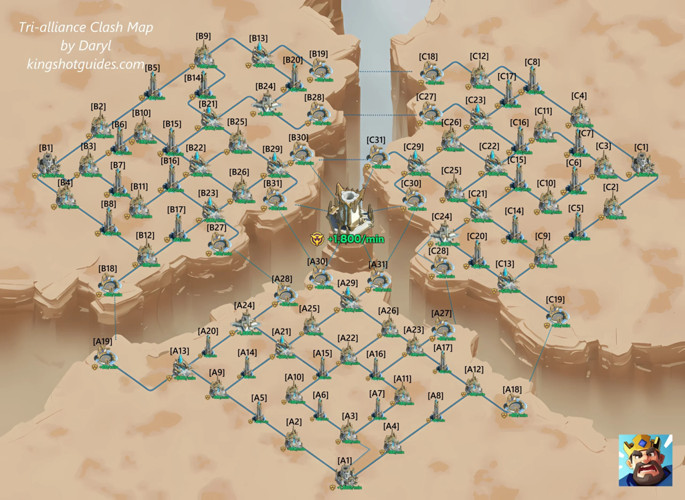Pick the [B30] building marker
Viewport: 685px width, 500px height.
(x=299, y=154)
